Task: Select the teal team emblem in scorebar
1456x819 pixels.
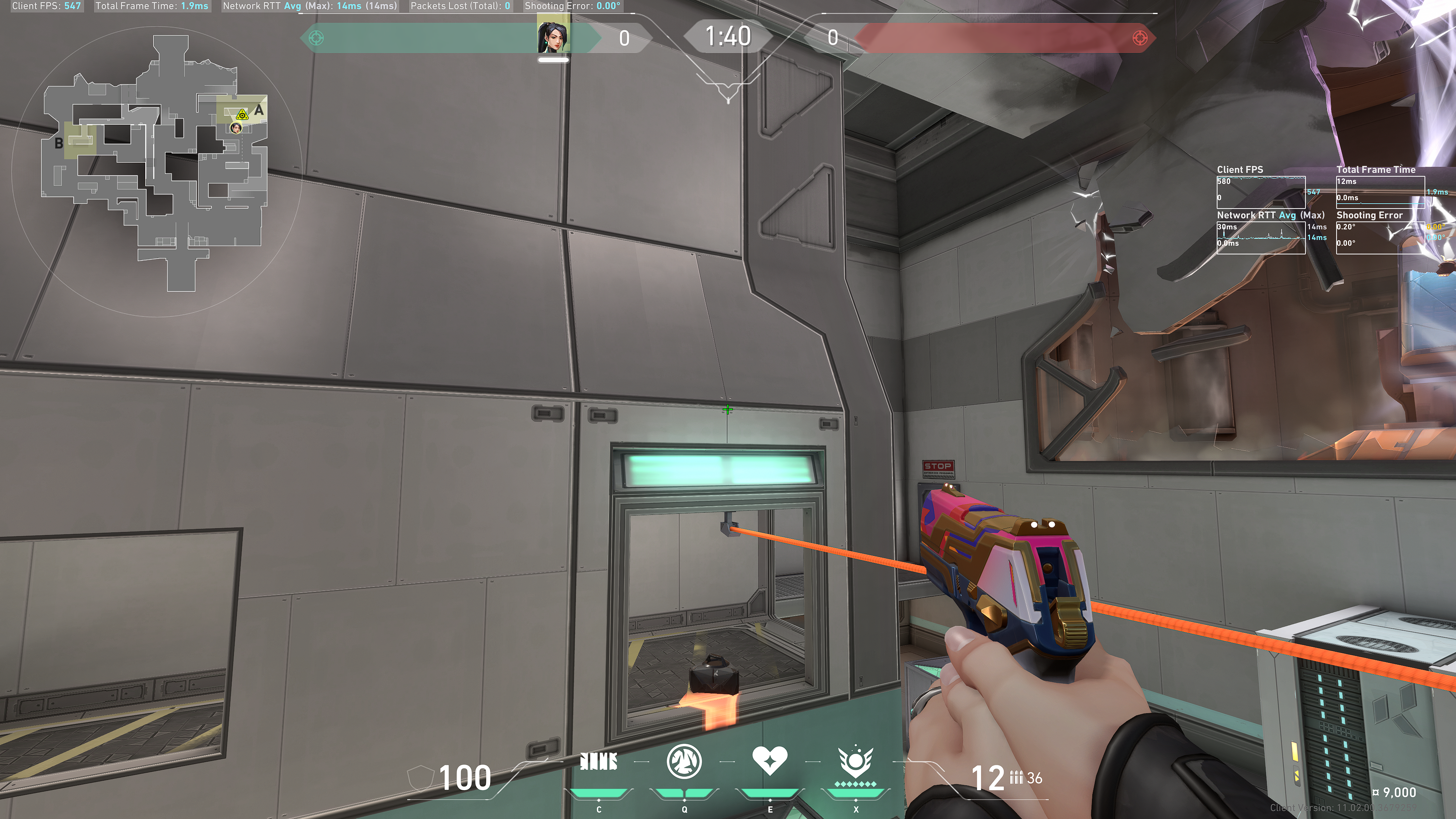Action: point(317,38)
